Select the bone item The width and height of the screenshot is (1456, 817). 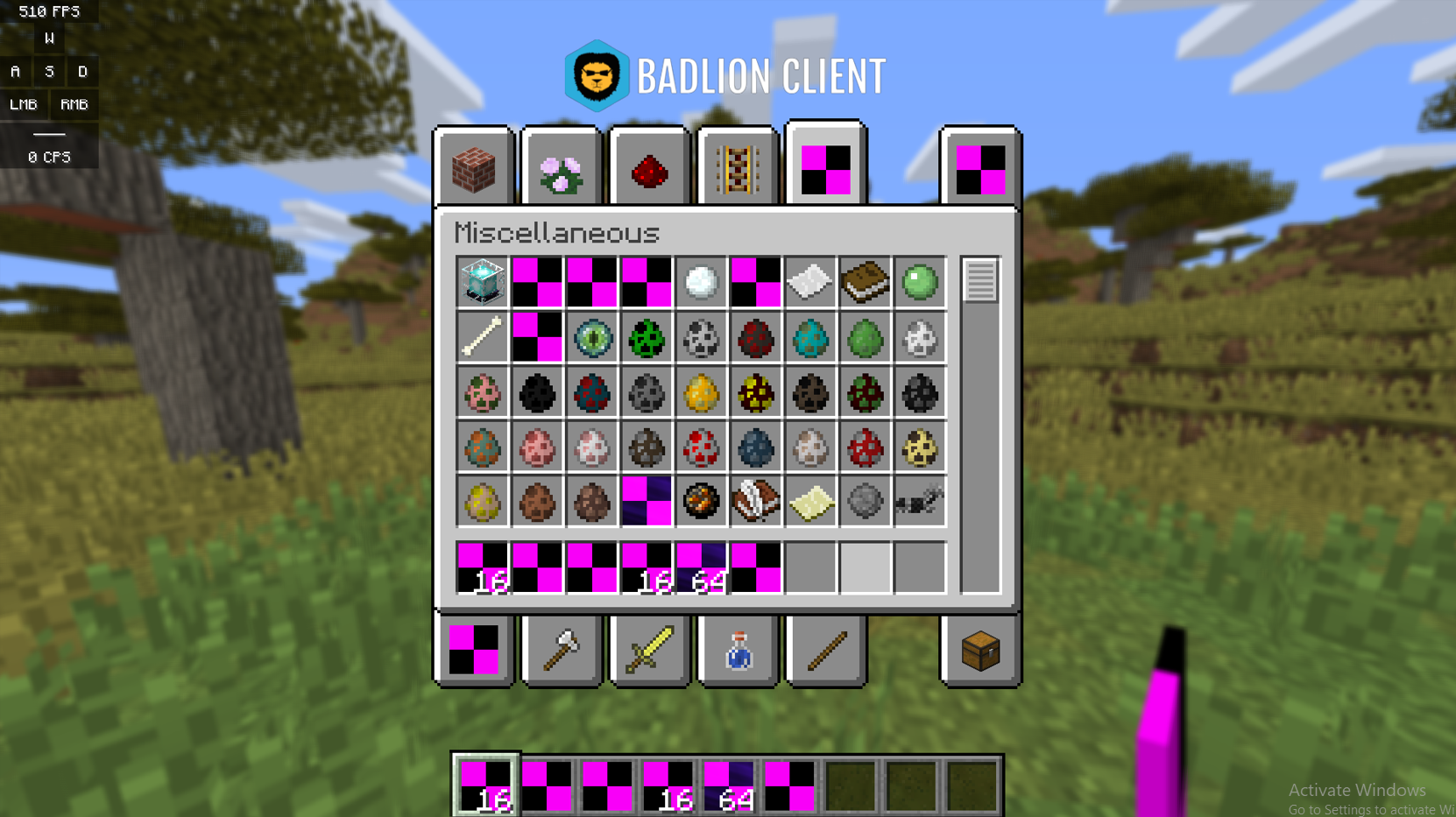pyautogui.click(x=483, y=339)
